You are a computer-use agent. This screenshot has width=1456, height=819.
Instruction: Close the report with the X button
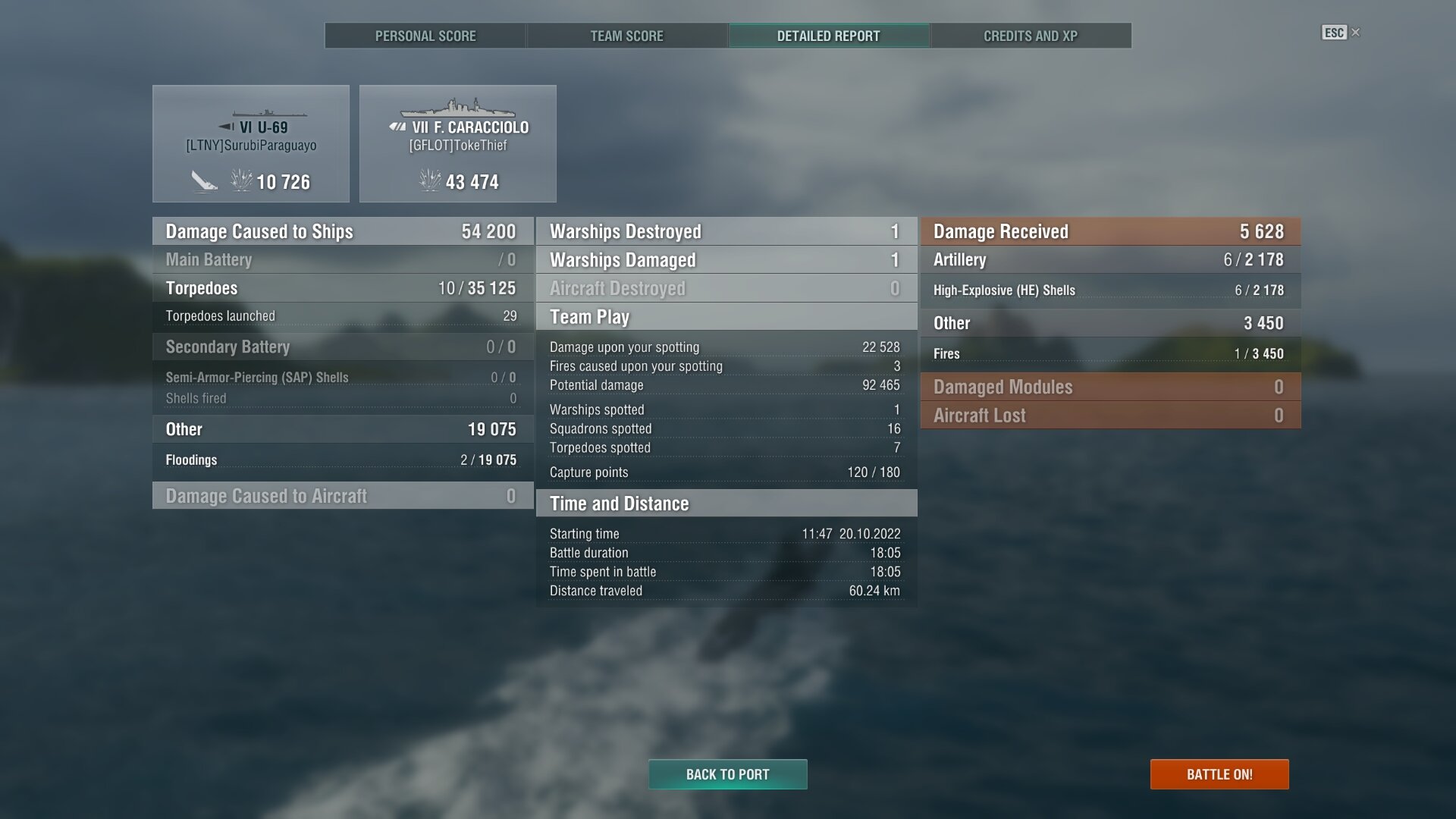click(1356, 33)
